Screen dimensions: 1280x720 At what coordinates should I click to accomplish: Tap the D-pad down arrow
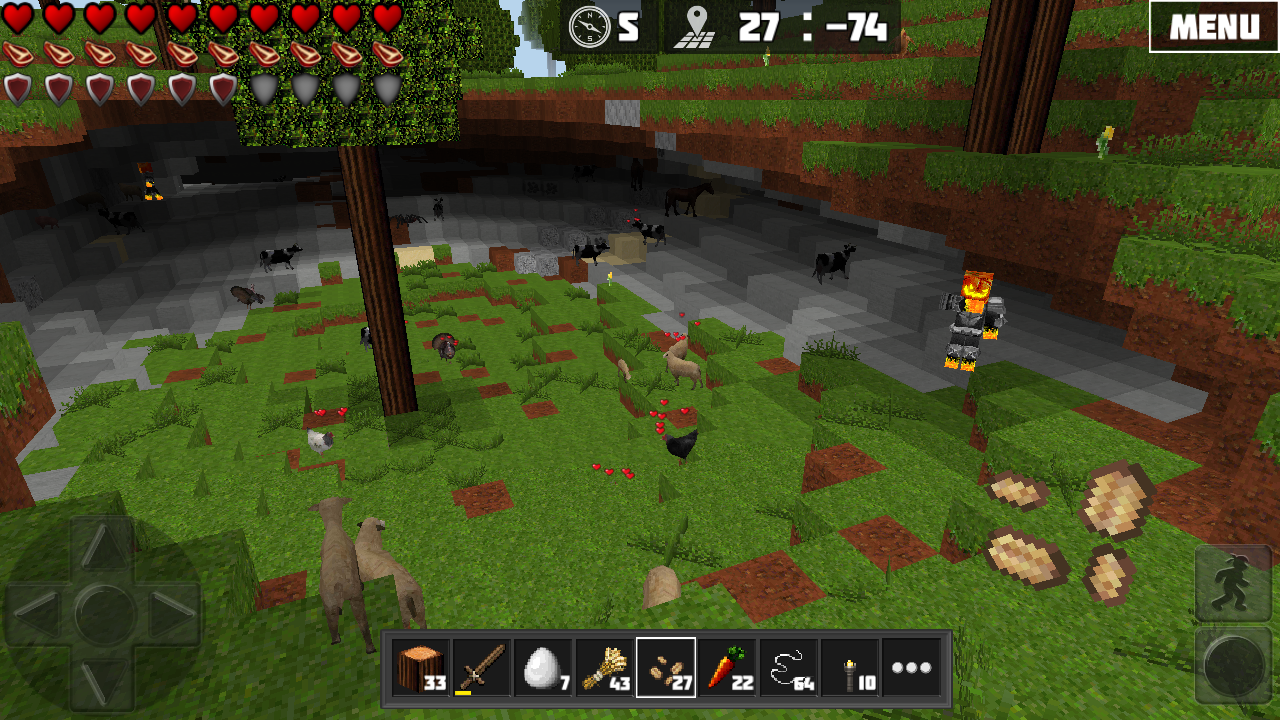(x=102, y=680)
